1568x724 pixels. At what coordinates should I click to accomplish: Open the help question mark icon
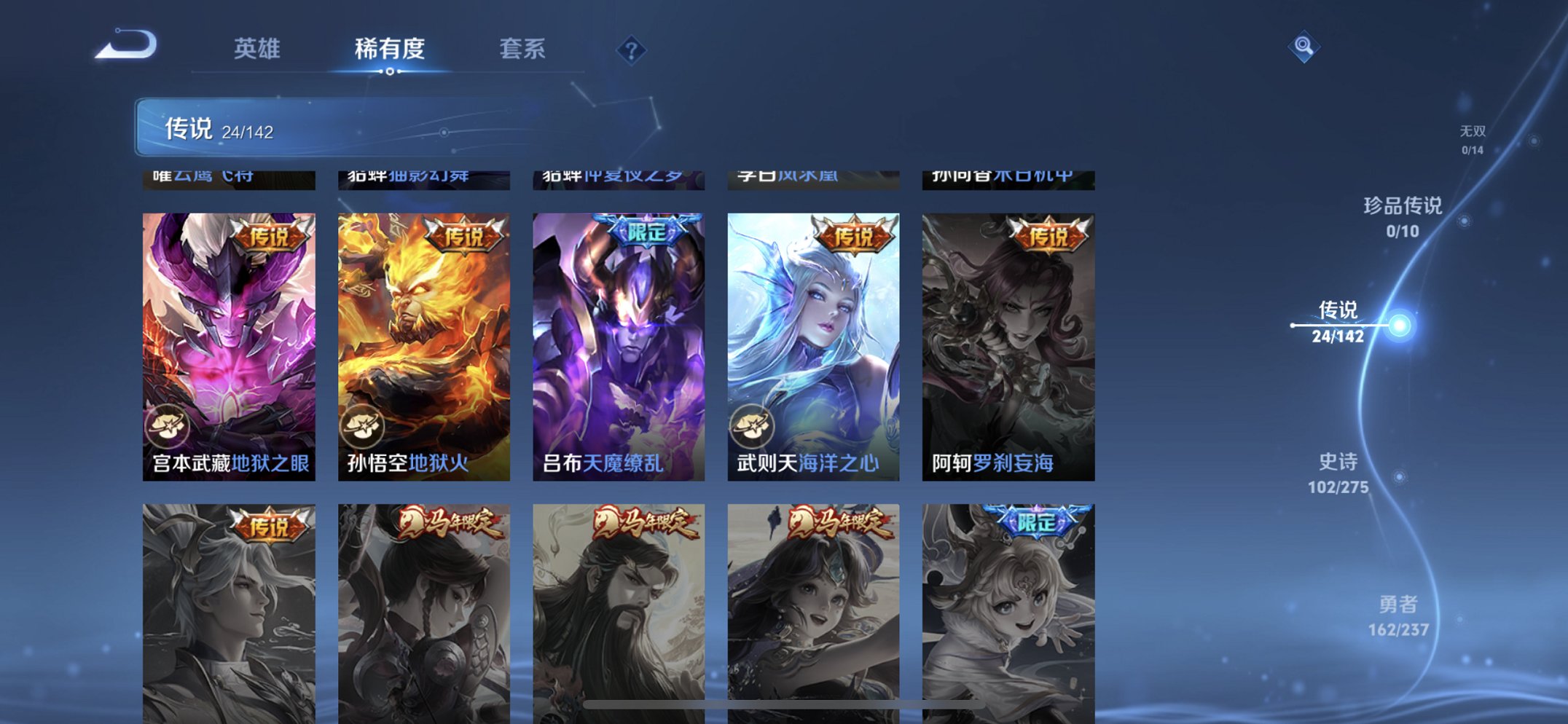[x=631, y=50]
